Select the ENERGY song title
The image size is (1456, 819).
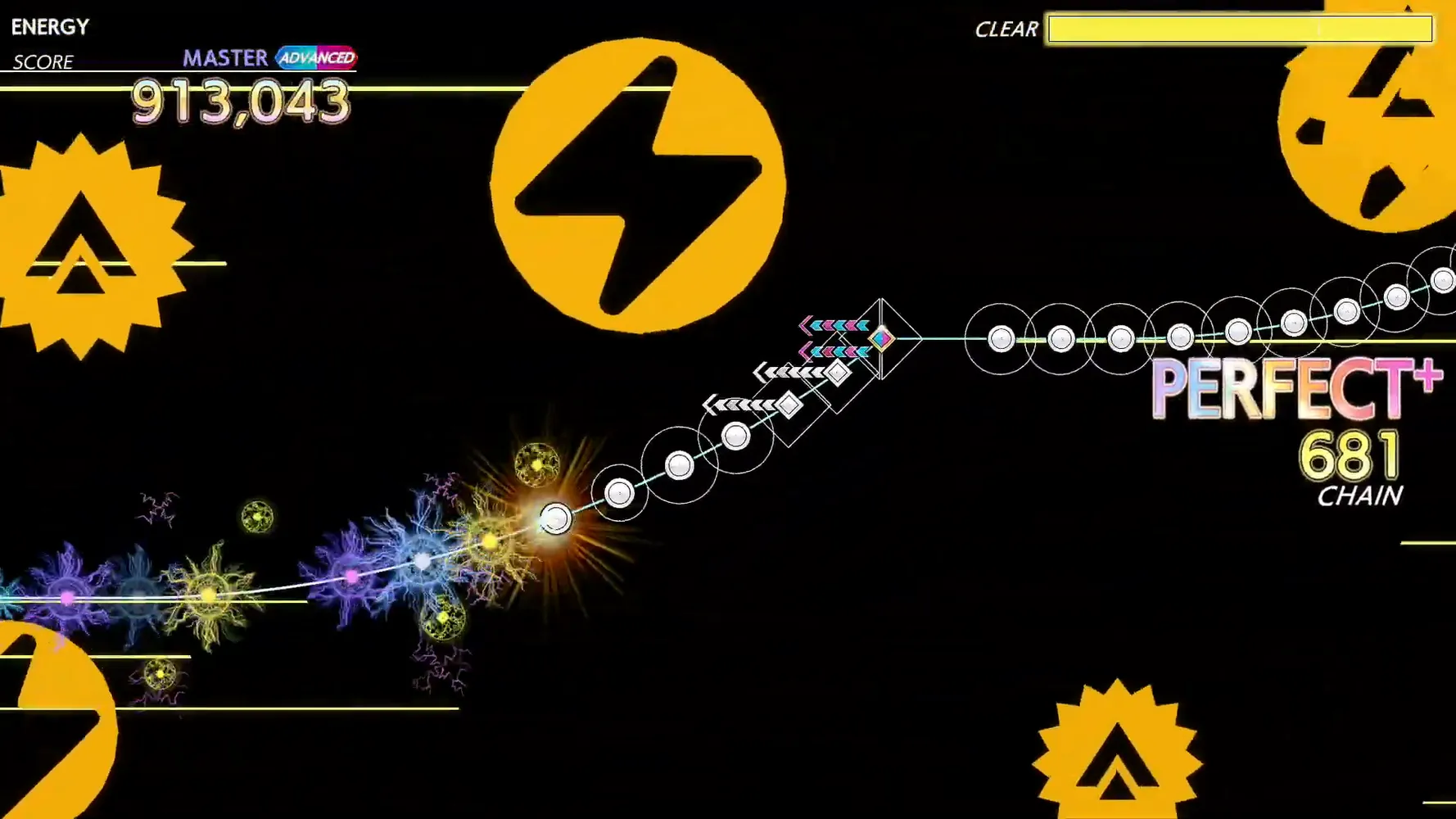pos(49,27)
